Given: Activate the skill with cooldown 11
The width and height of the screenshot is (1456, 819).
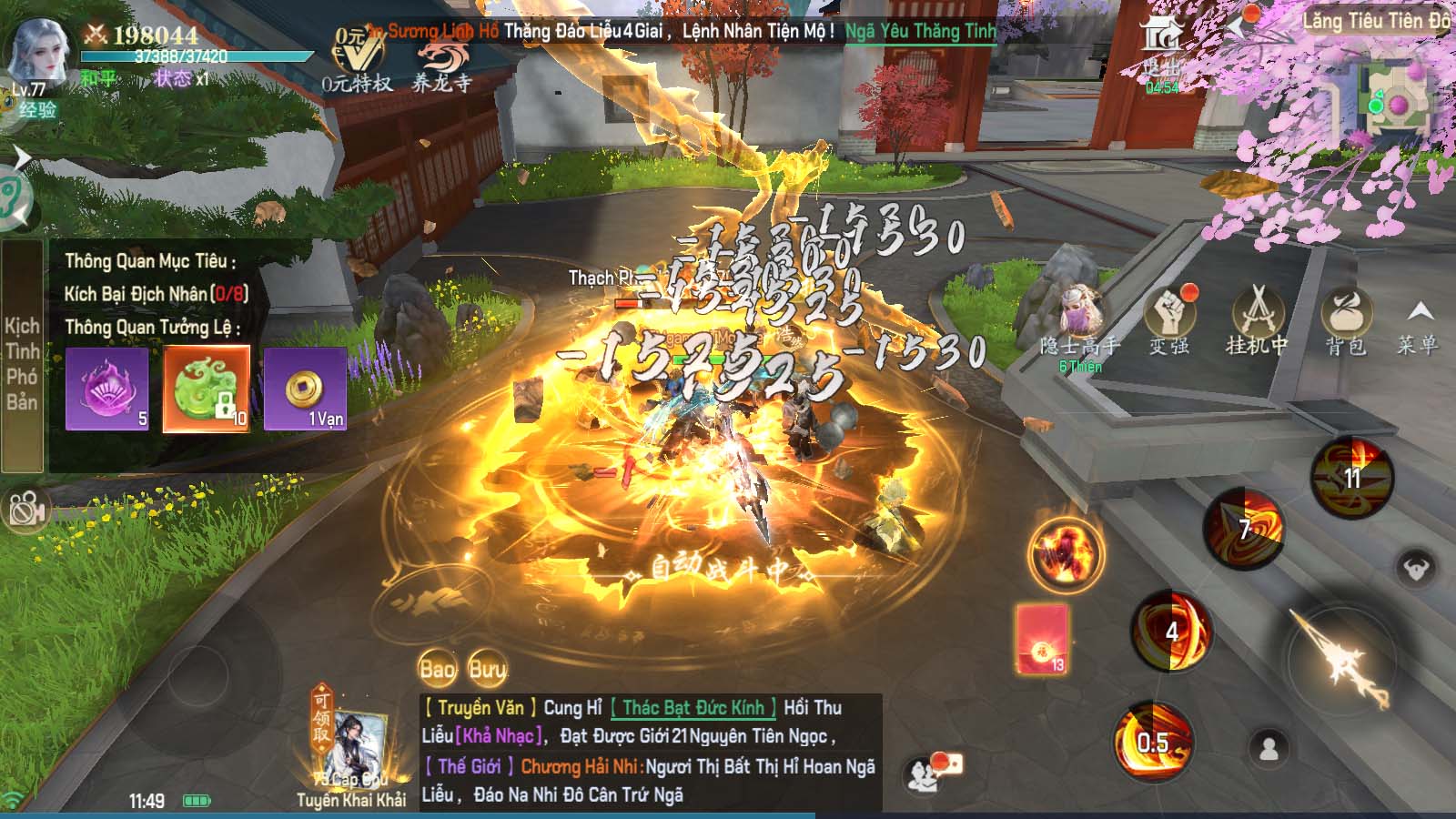Looking at the screenshot, I should tap(1352, 478).
